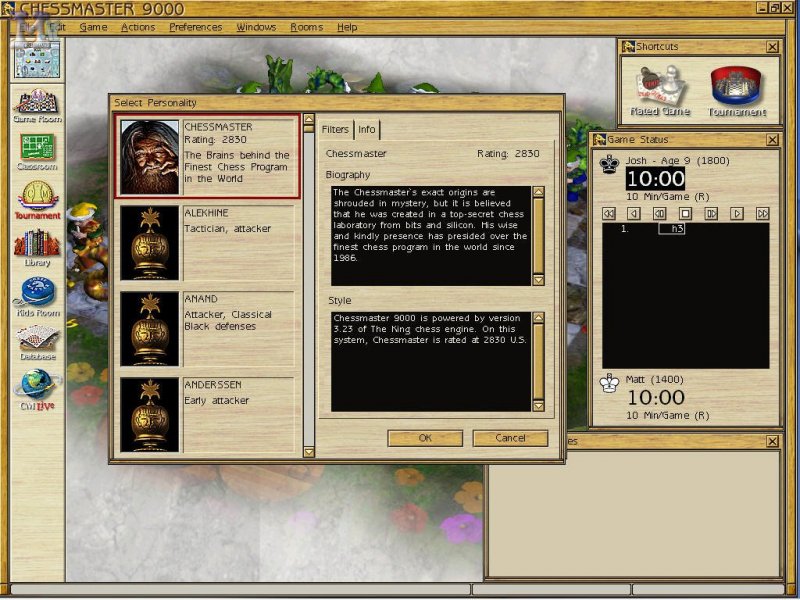Viewport: 800px width, 600px height.
Task: Confirm personality with the OK button
Action: coord(425,438)
